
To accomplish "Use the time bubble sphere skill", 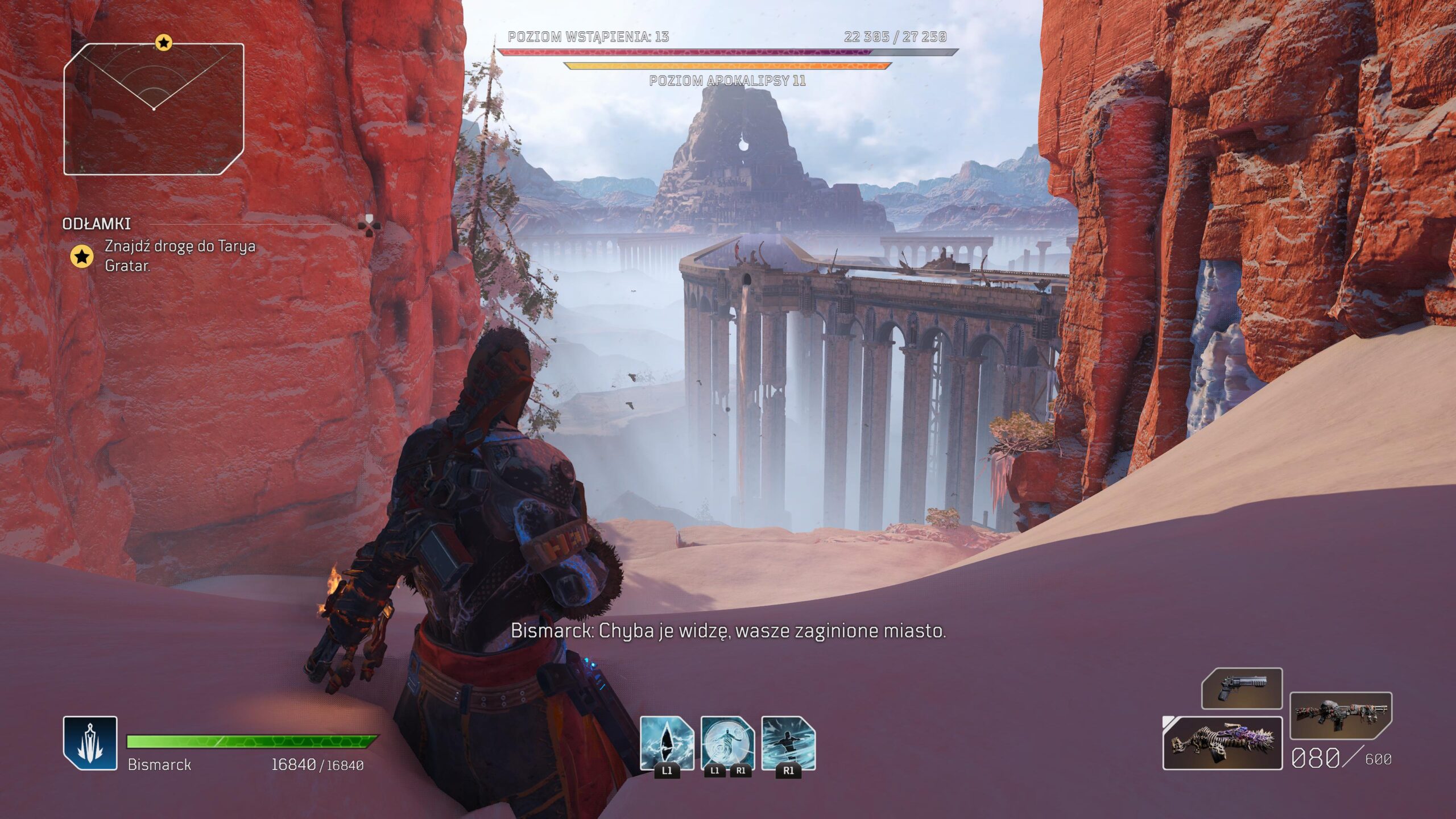I will [x=727, y=743].
